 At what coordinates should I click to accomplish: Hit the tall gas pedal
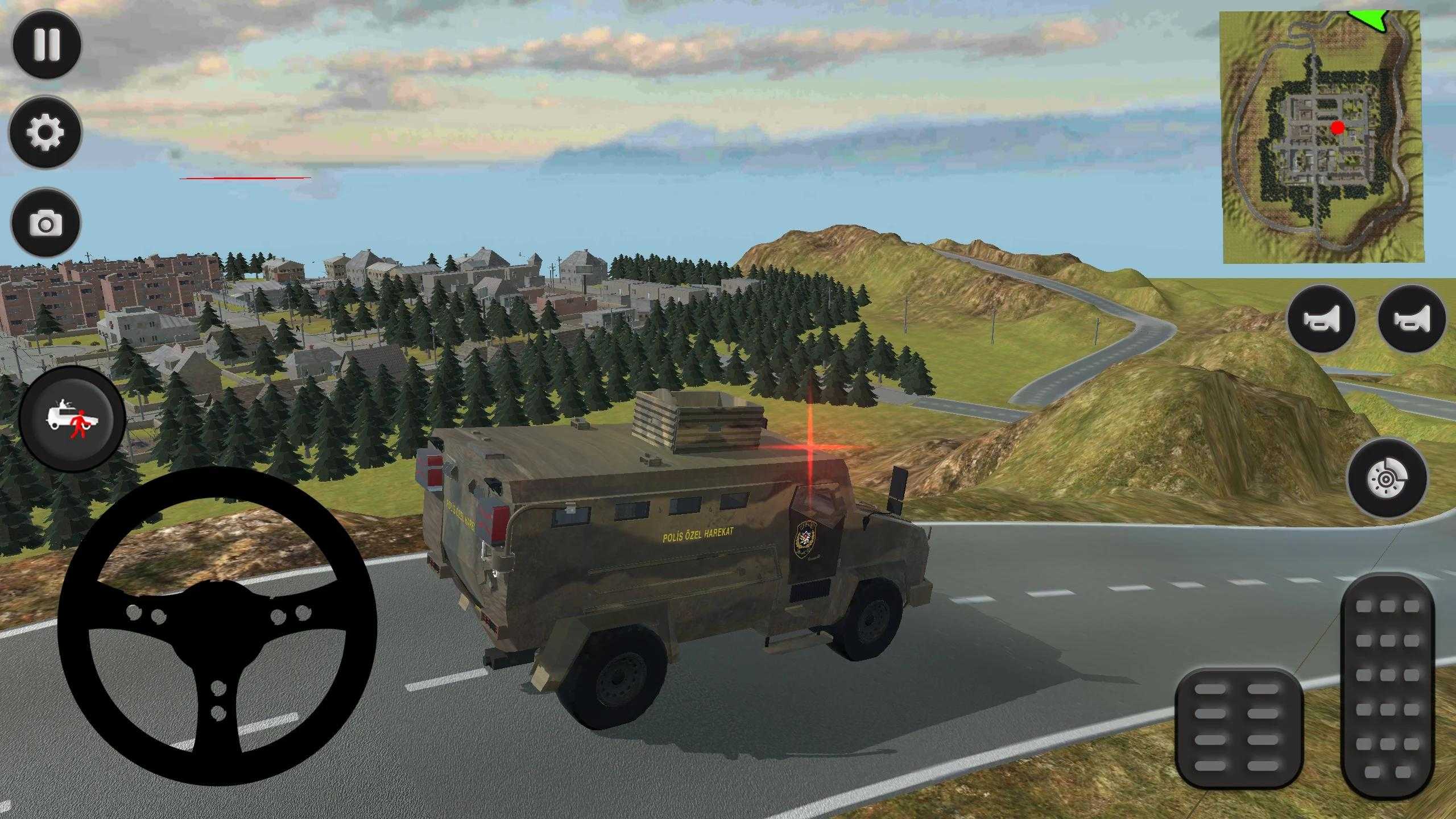(1387, 685)
